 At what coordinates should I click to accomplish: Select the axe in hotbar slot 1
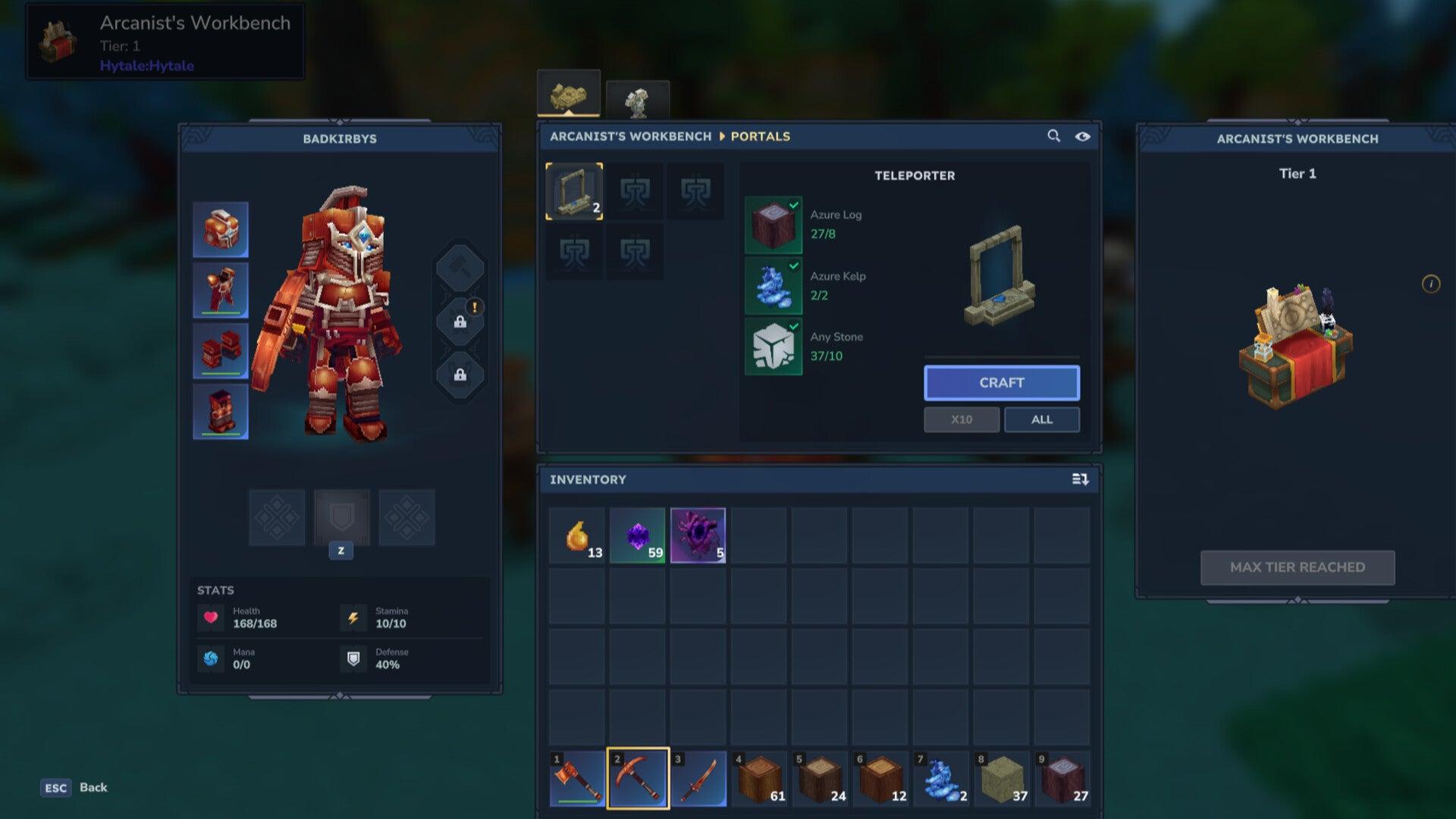click(576, 777)
